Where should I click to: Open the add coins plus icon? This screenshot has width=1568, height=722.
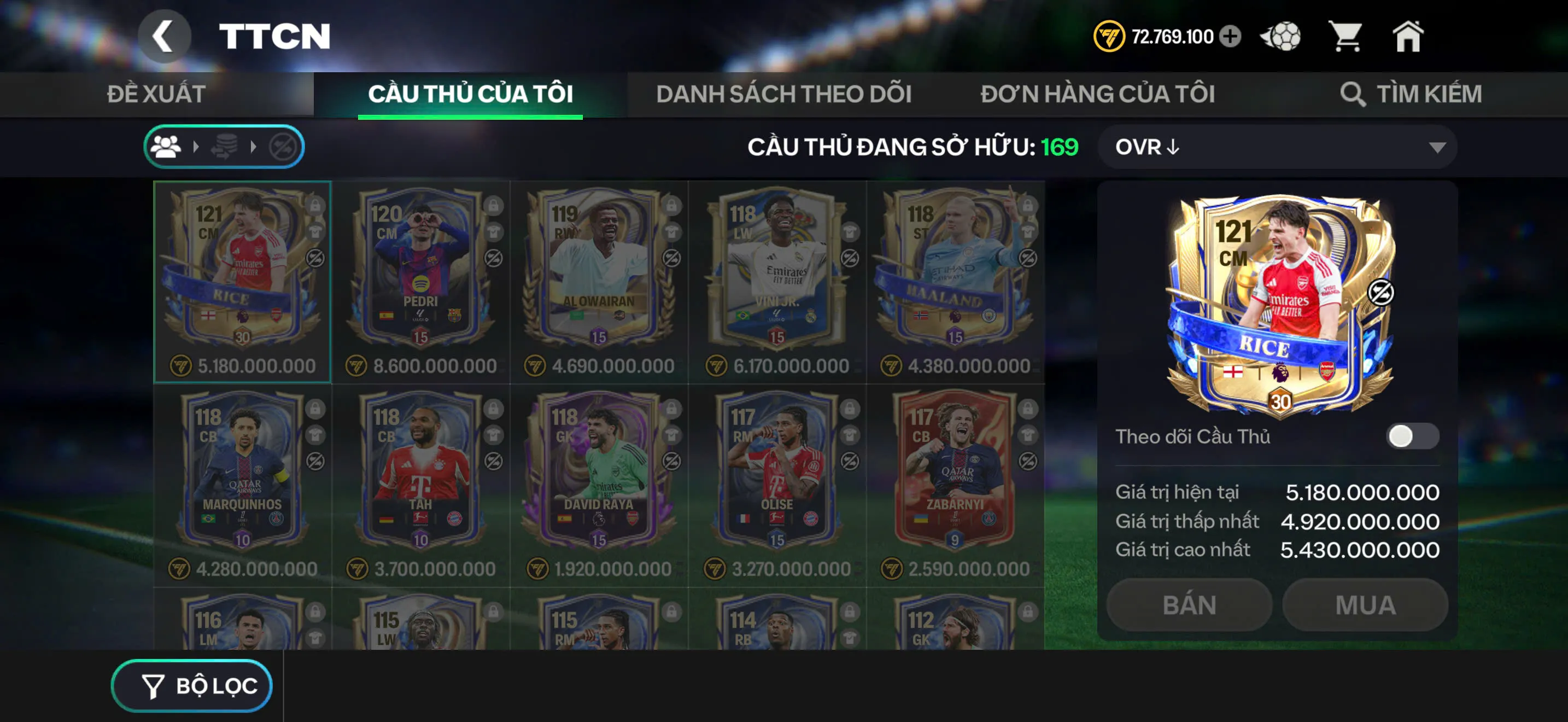pyautogui.click(x=1231, y=37)
